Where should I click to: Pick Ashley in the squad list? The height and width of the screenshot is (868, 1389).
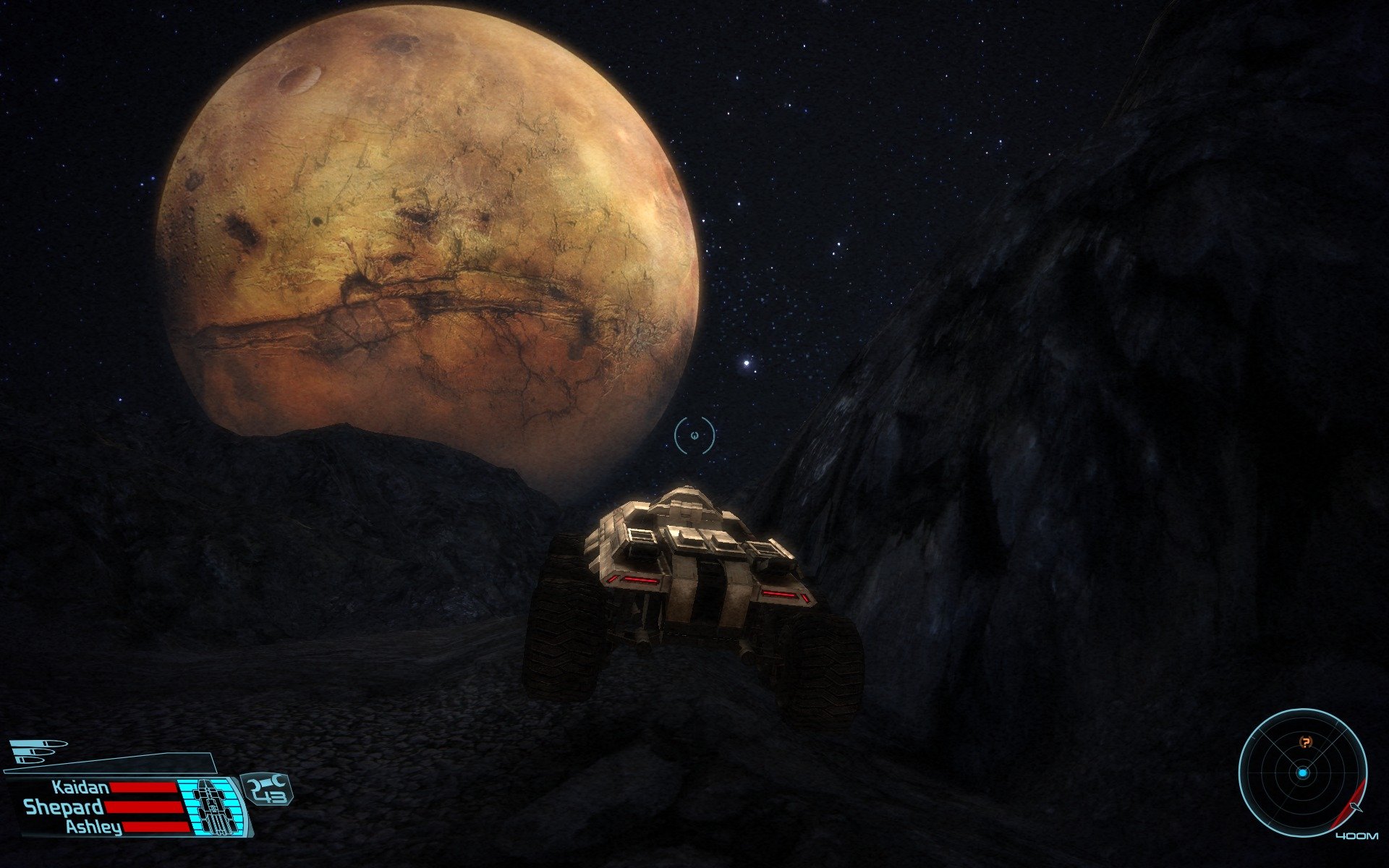[93, 827]
